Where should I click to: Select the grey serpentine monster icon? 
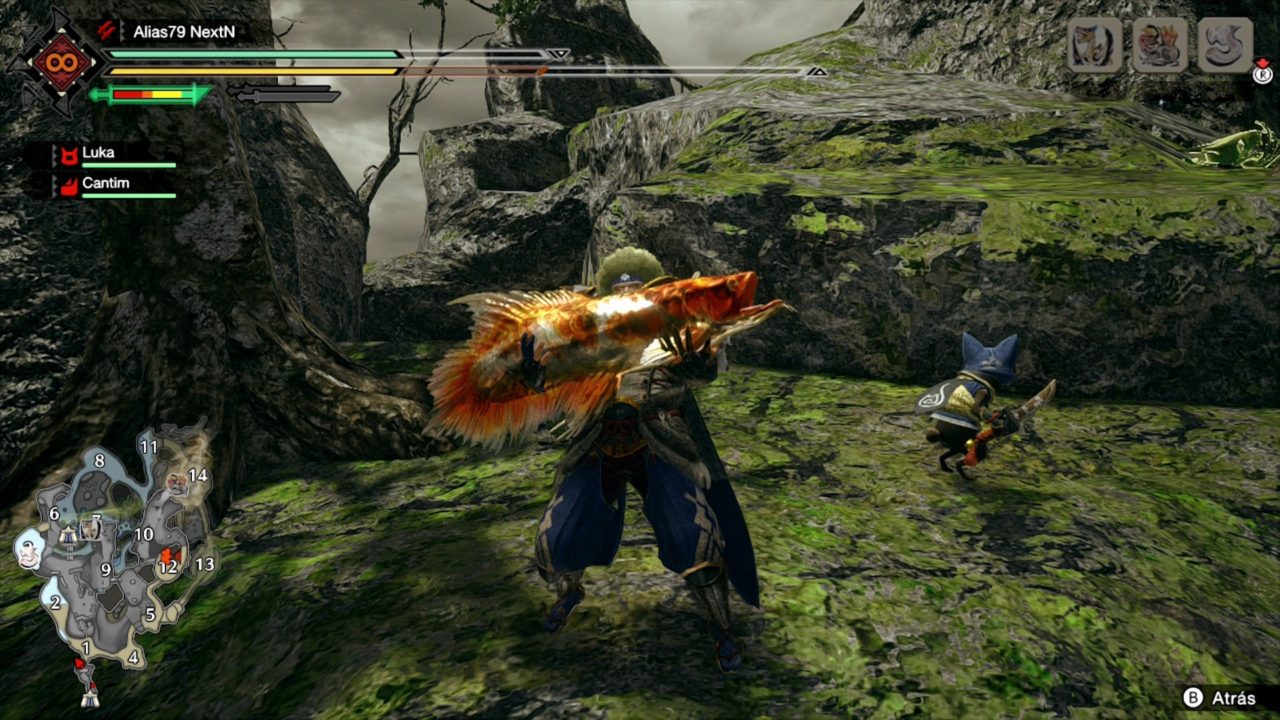(x=1225, y=45)
